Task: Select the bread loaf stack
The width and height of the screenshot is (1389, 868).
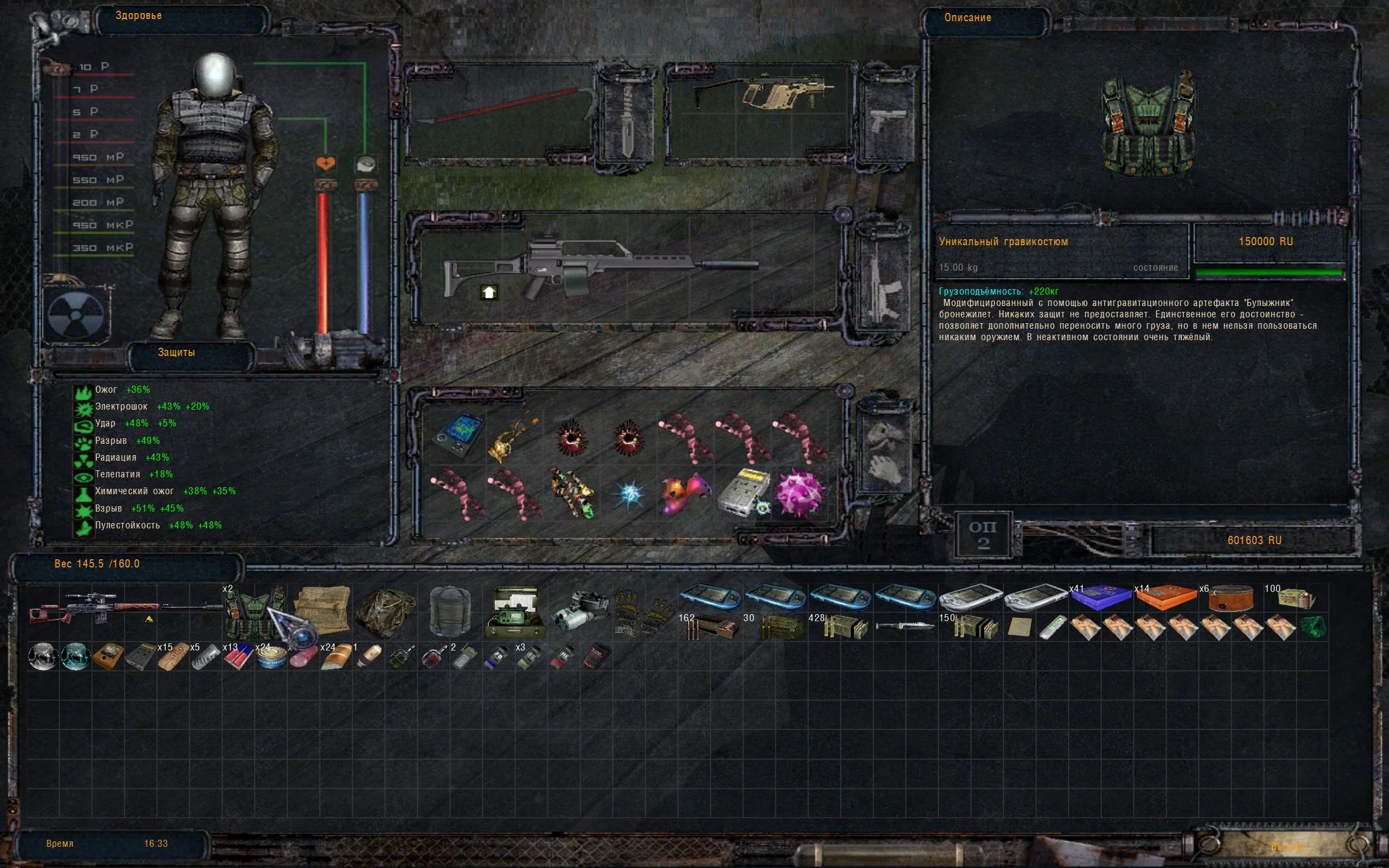Action: click(335, 655)
